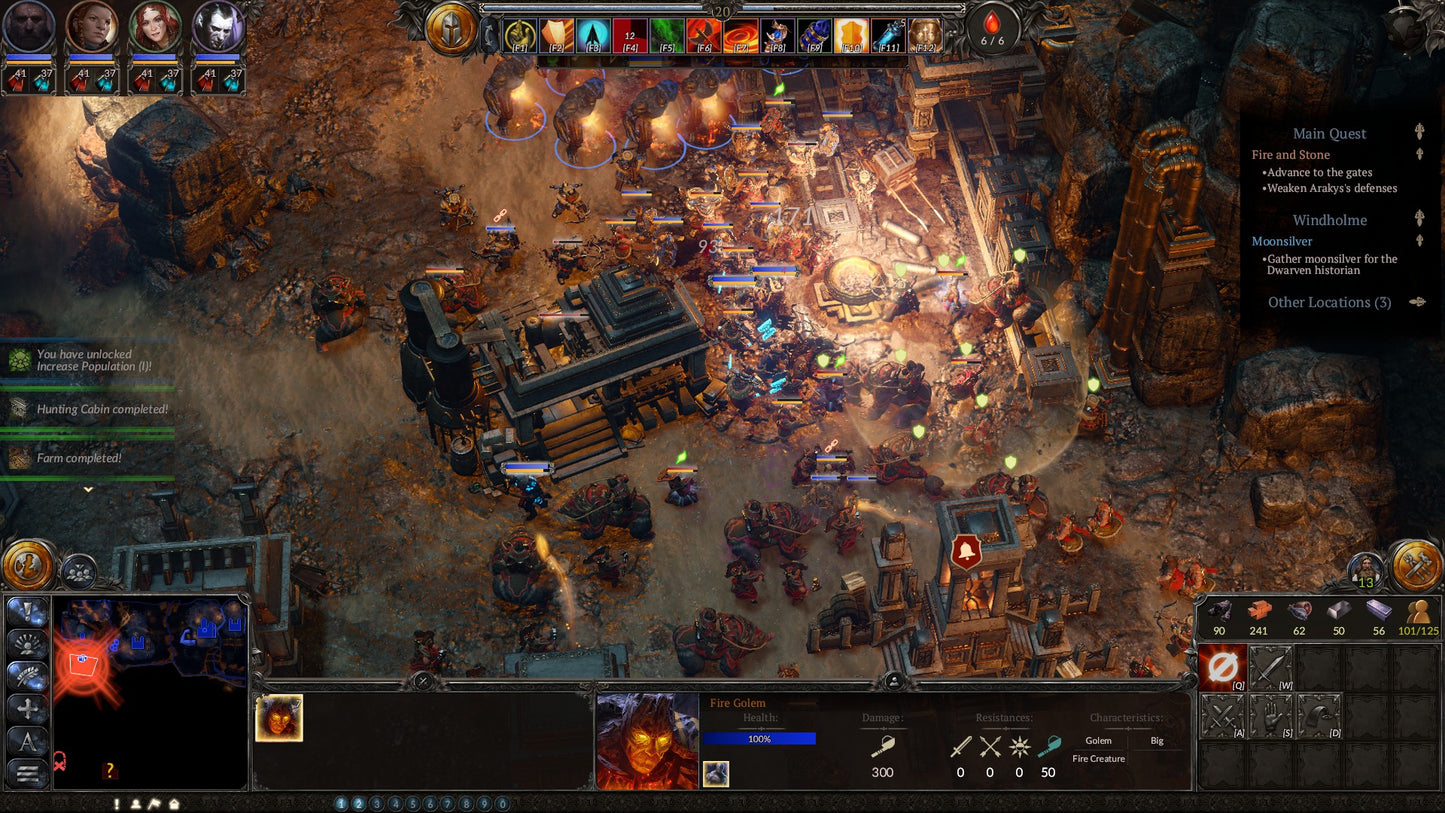Expand the Other Locations quest list
Screen dimensions: 1445x813
(1329, 302)
